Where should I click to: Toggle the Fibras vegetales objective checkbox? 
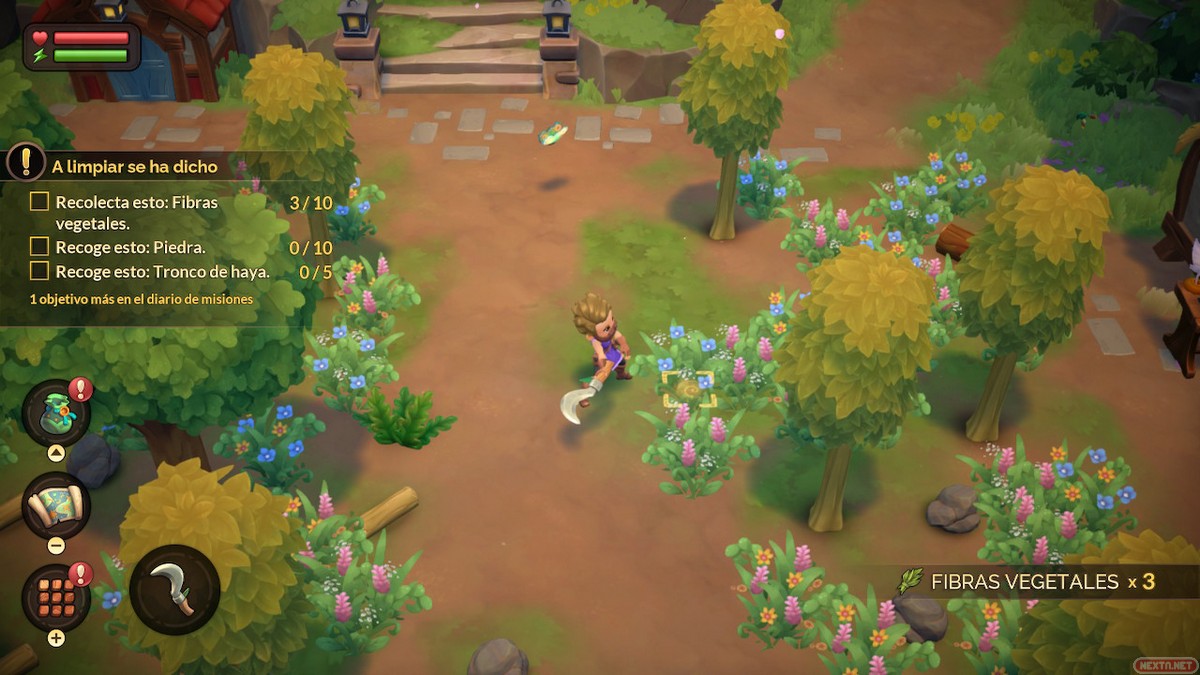(39, 202)
